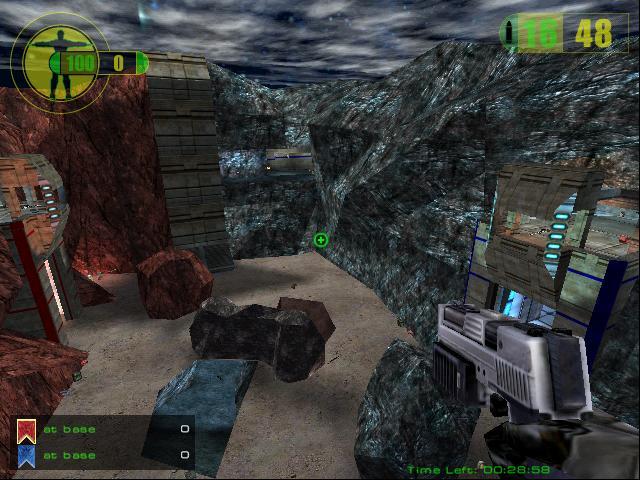This screenshot has height=480, width=640.
Task: Click the red team flag icon
Action: tap(27, 431)
